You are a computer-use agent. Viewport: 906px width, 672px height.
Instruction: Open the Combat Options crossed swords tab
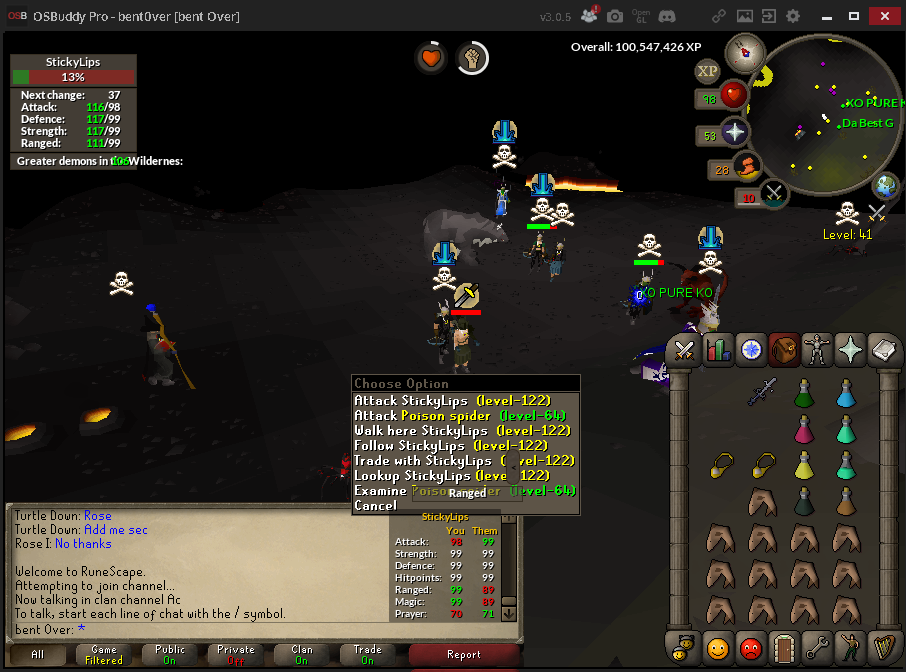685,350
